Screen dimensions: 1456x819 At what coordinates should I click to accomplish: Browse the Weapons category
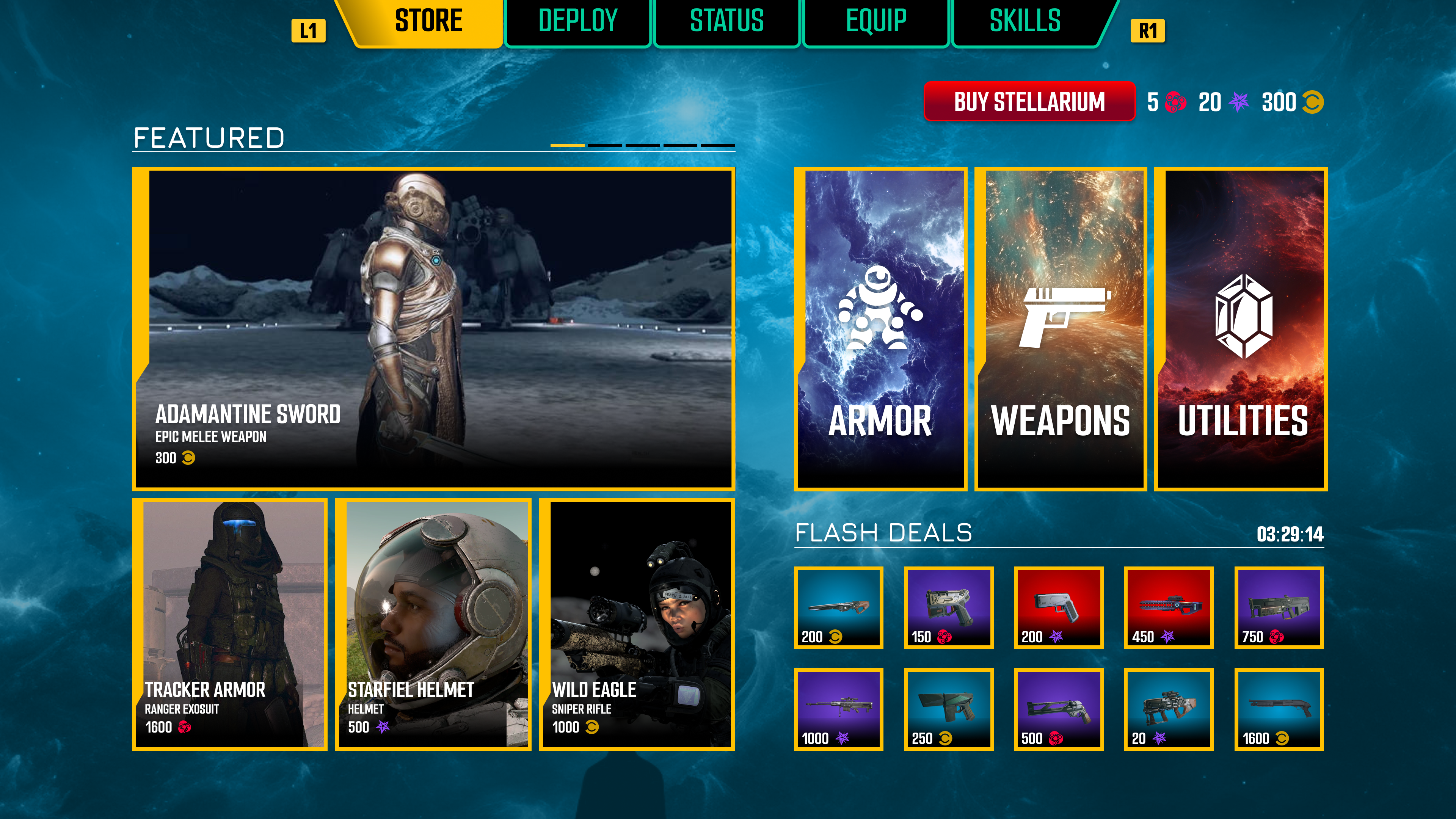pyautogui.click(x=1061, y=328)
